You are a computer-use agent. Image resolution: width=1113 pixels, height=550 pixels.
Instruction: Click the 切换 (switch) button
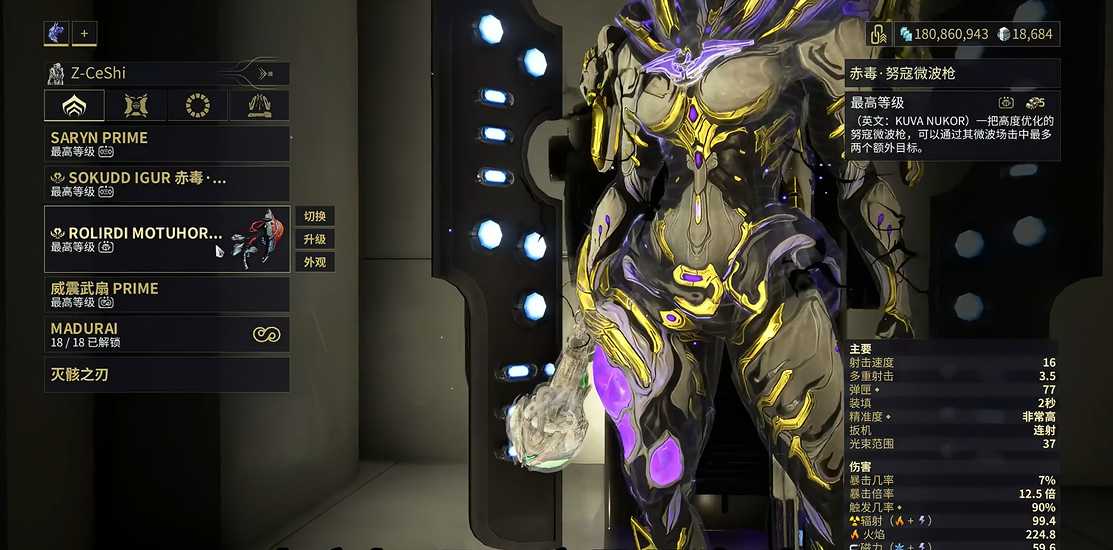(x=314, y=217)
